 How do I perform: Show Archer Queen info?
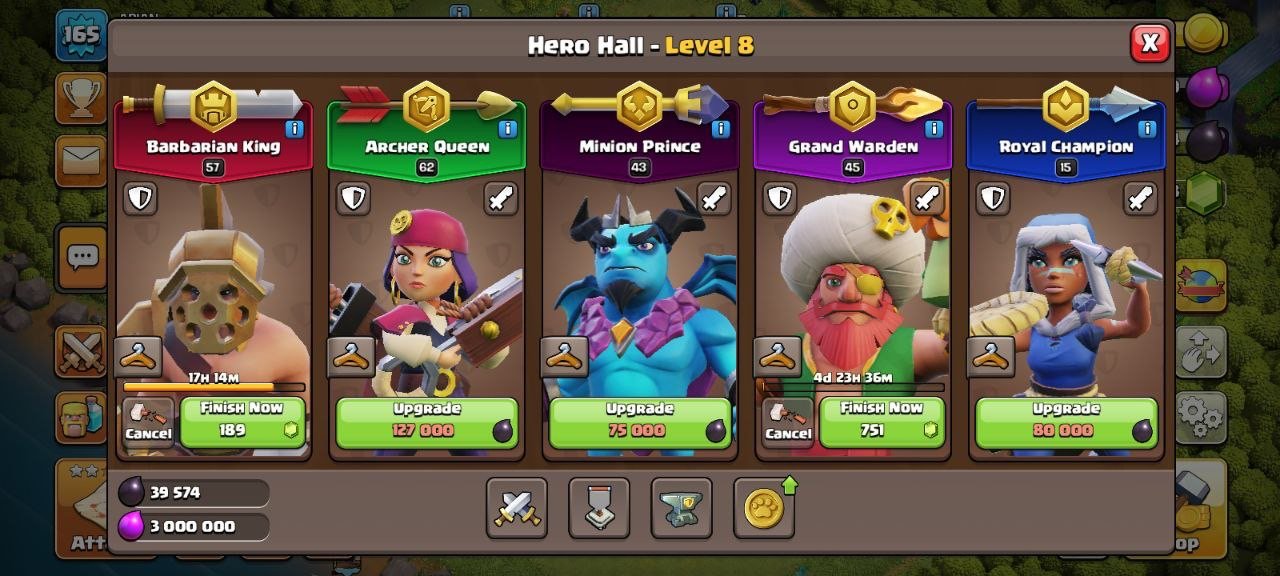point(507,129)
